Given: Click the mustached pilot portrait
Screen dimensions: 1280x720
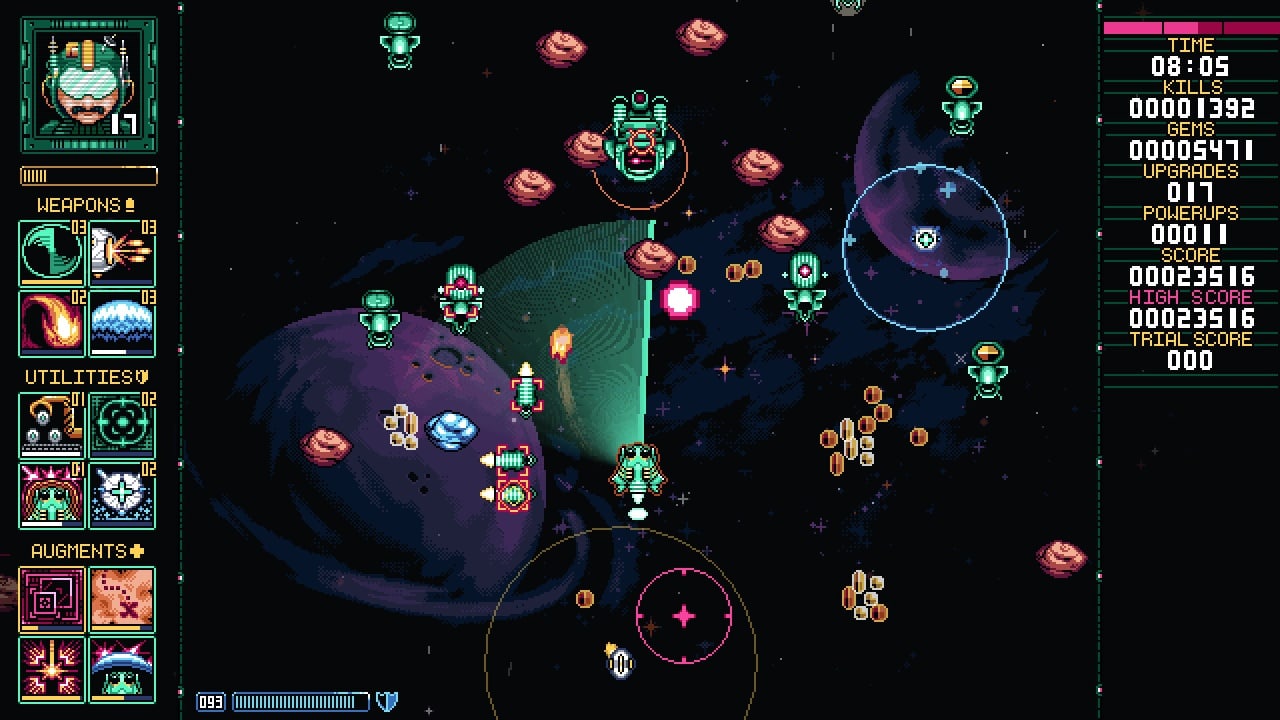Looking at the screenshot, I should (88, 85).
